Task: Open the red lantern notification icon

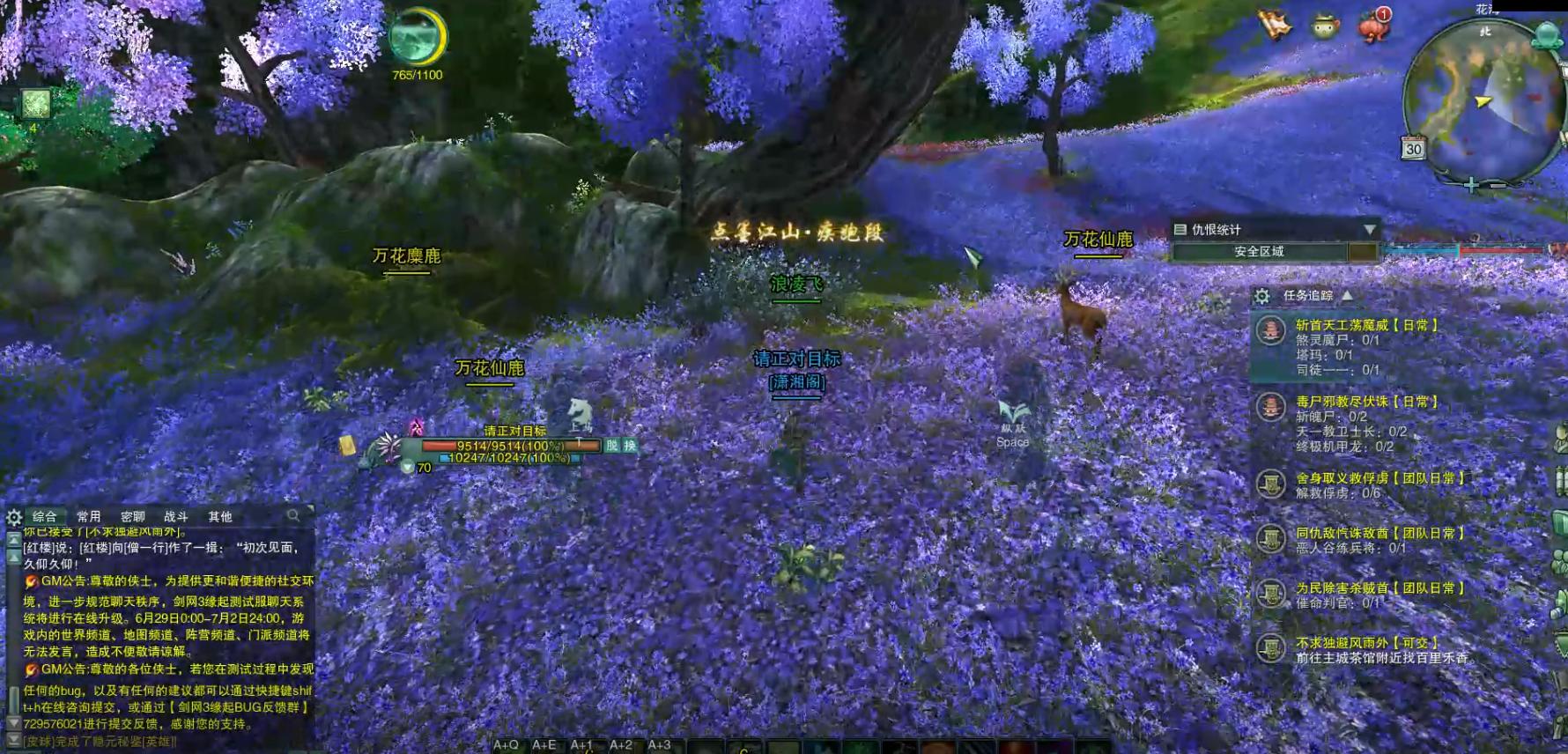Action: (x=1374, y=26)
